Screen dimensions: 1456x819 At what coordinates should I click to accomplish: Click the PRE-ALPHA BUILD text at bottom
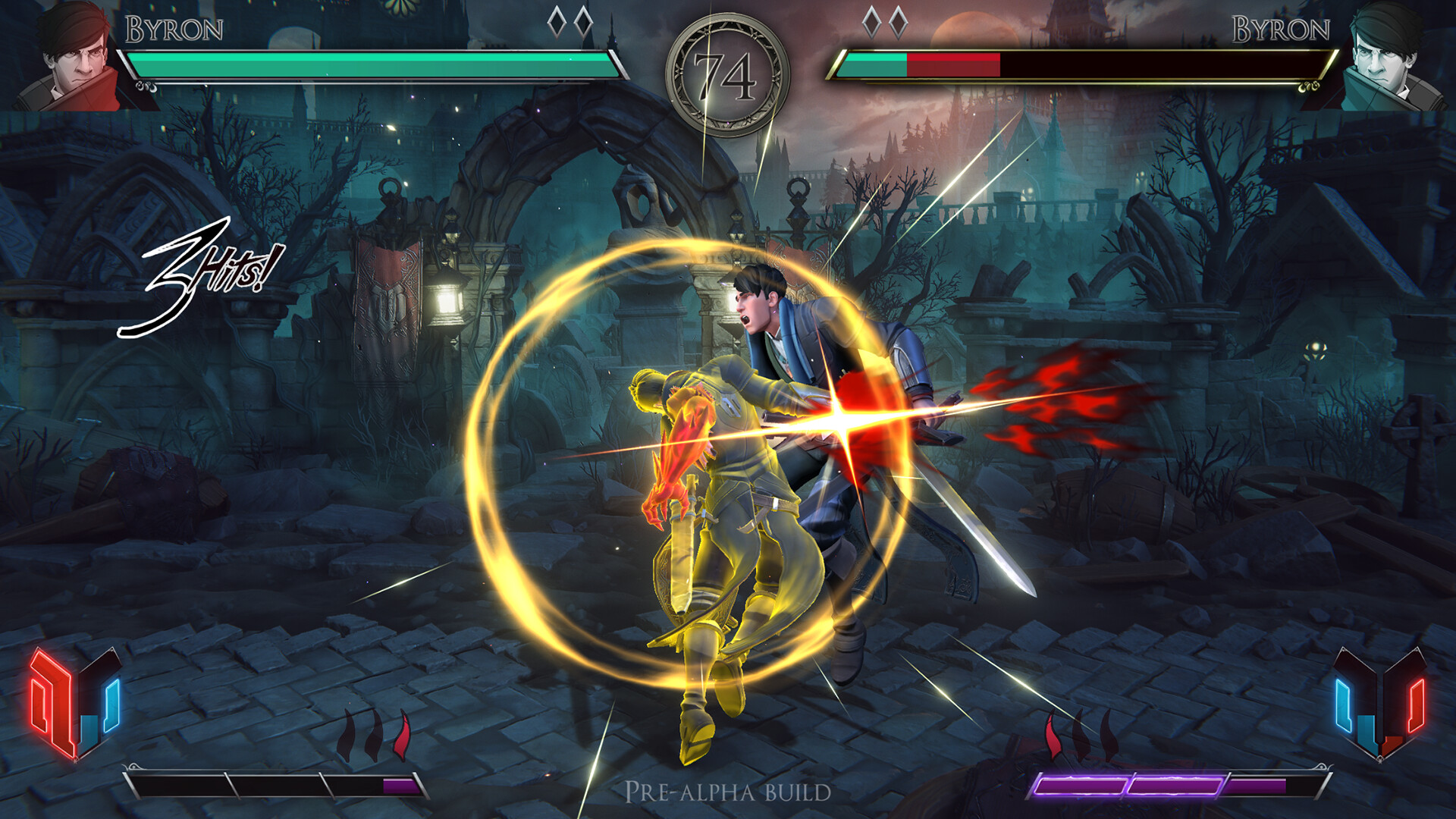pyautogui.click(x=726, y=790)
